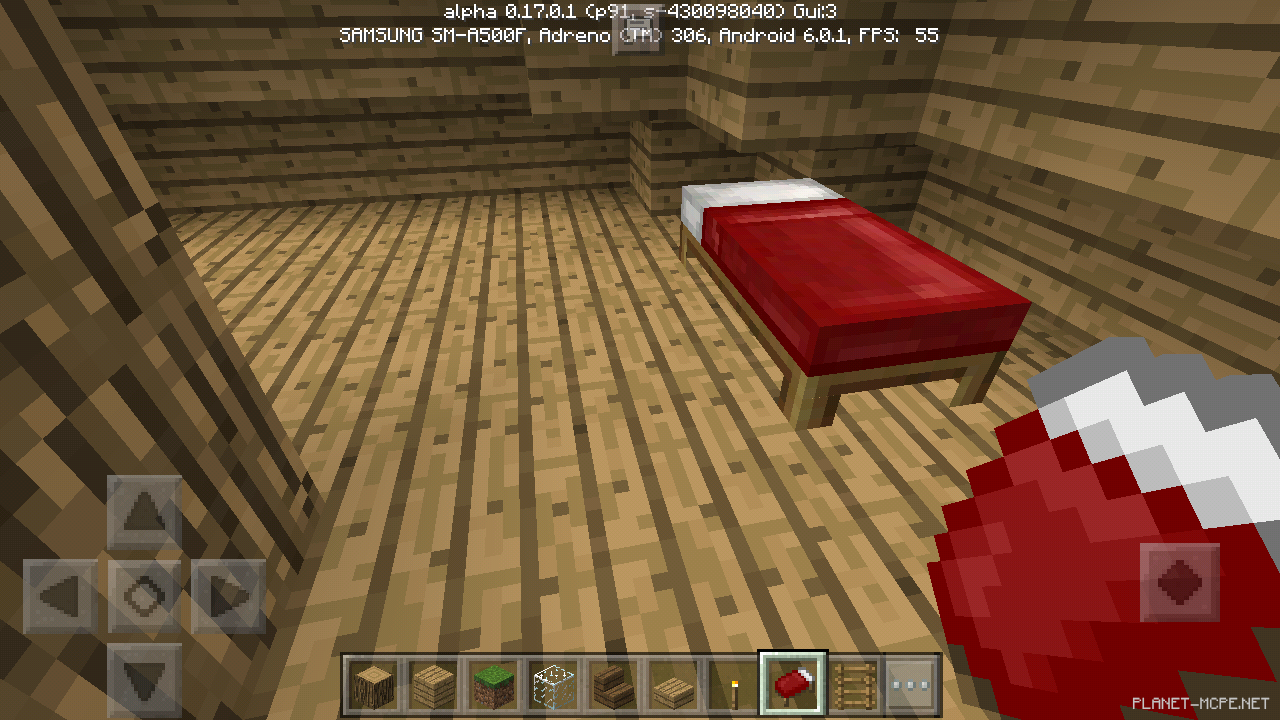
Task: Select the wooden stairs item
Action: (x=612, y=683)
